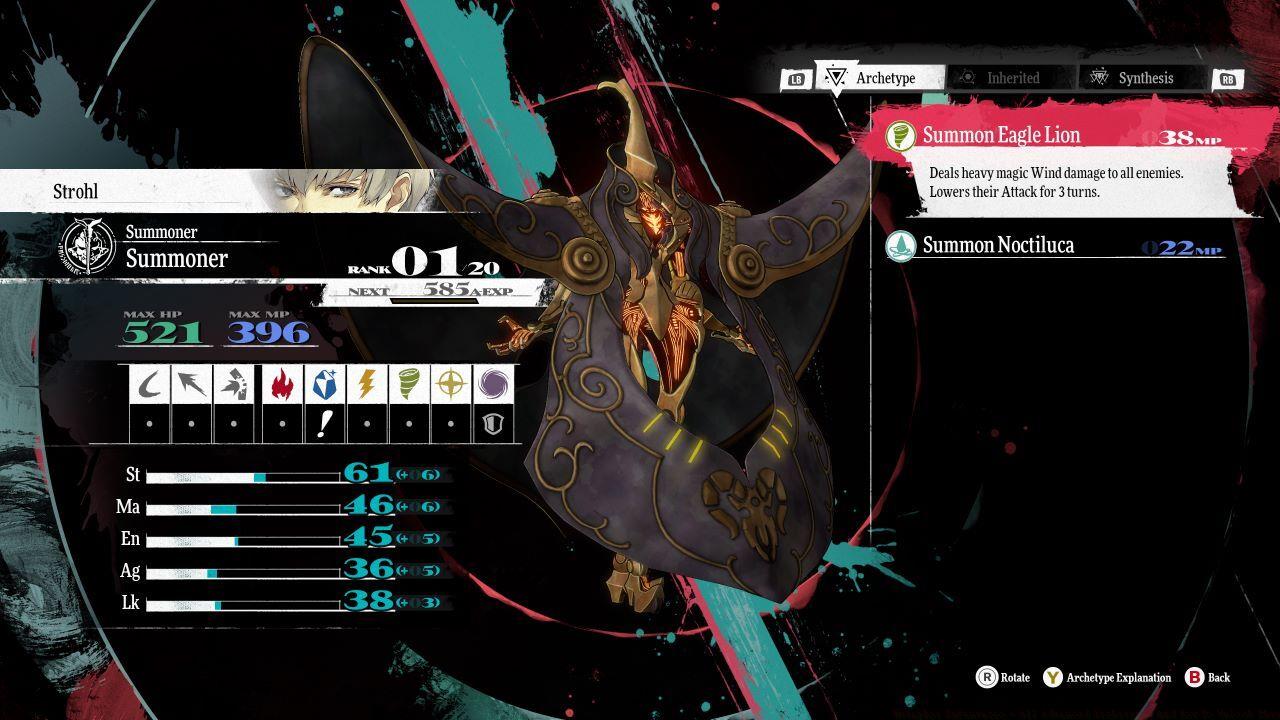Image resolution: width=1280 pixels, height=720 pixels.
Task: Open the Synthesis tab
Action: (x=1145, y=78)
